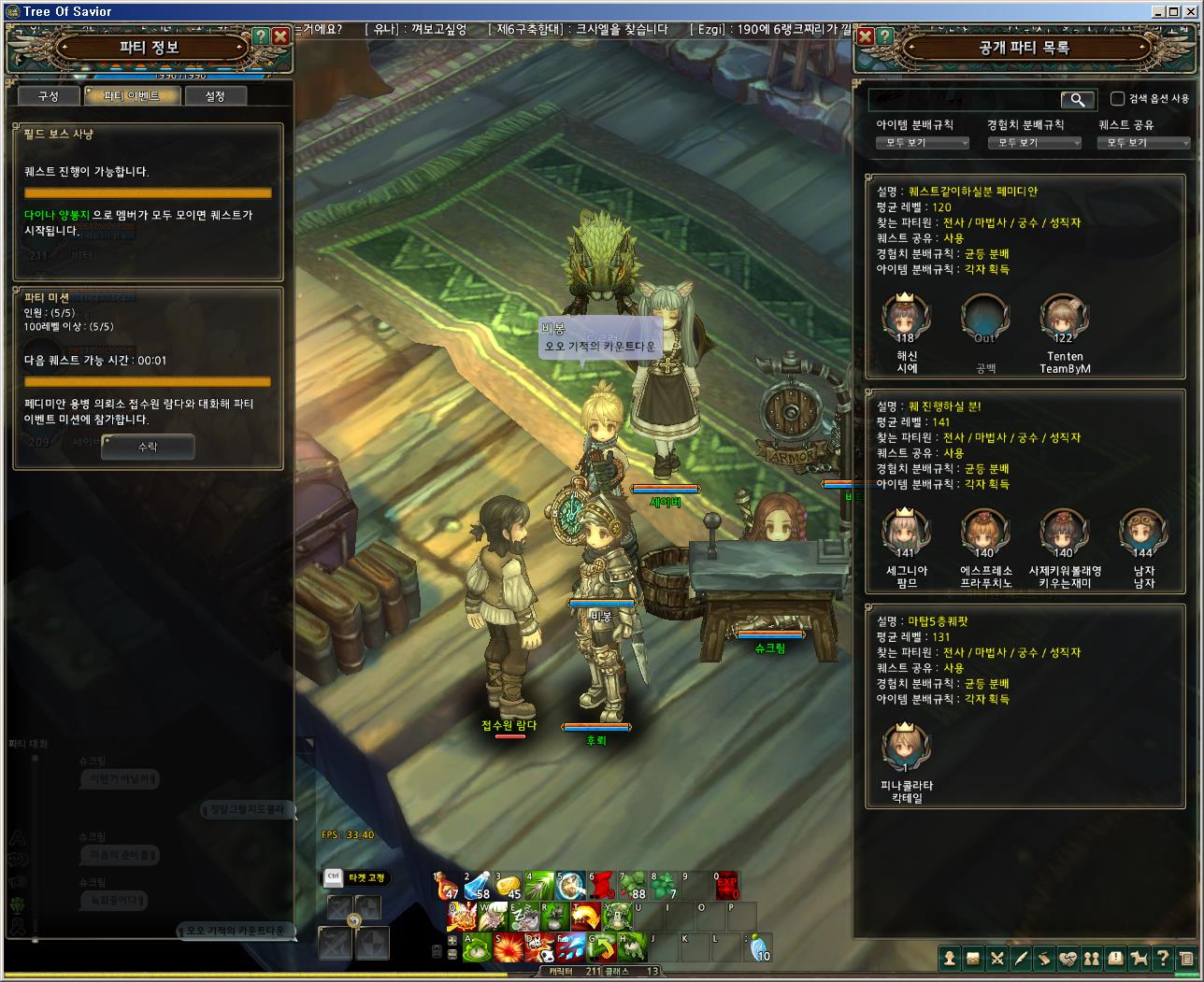The image size is (1204, 982).
Task: Switch to the 구성 tab
Action: pos(48,96)
